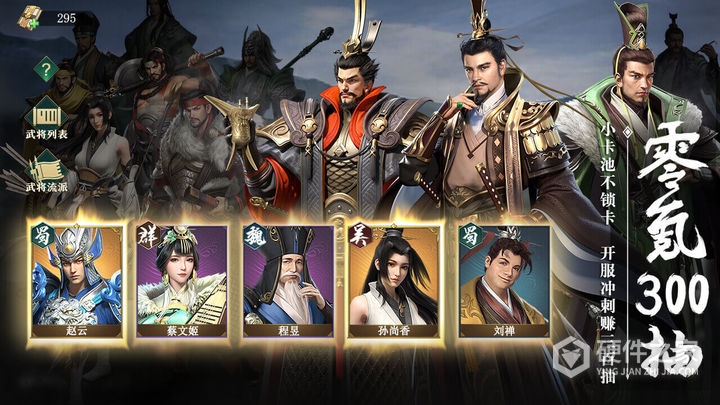Choose the 蔡文姬 hero card
Screen dimensions: 720x405
(182, 278)
